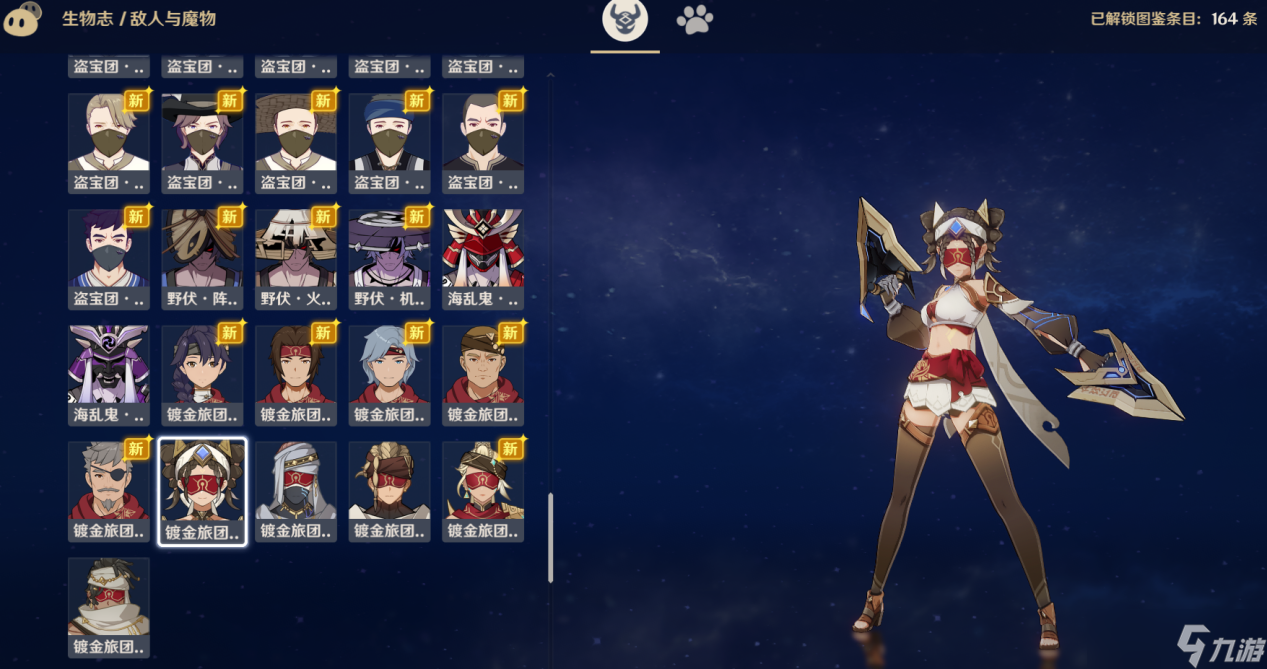Click the enemy list scrollbar handle
This screenshot has height=669, width=1267.
pos(550,537)
